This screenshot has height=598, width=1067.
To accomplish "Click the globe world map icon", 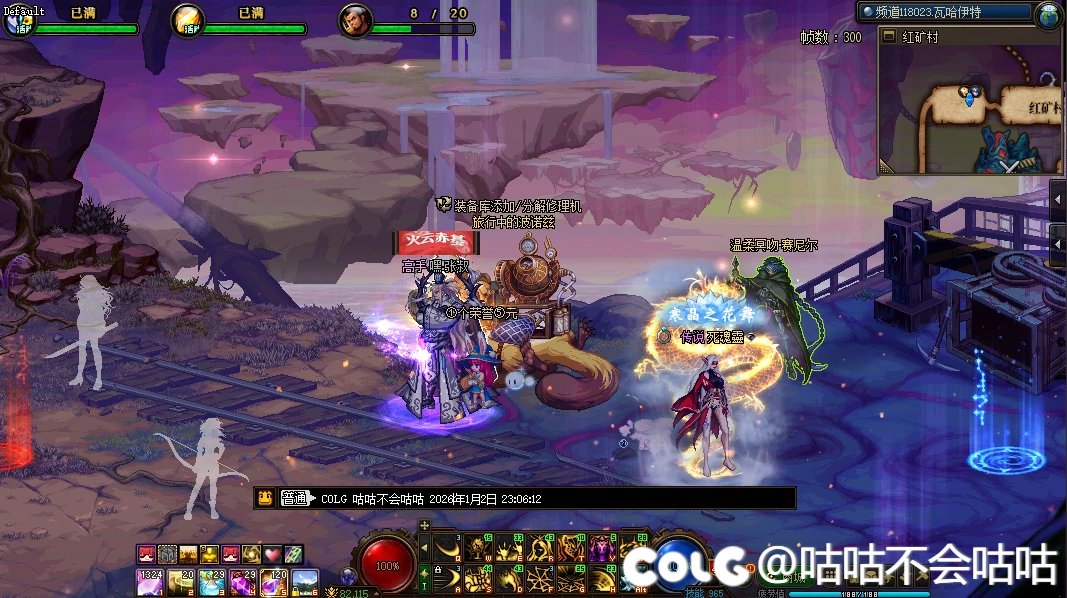I will click(x=1048, y=14).
